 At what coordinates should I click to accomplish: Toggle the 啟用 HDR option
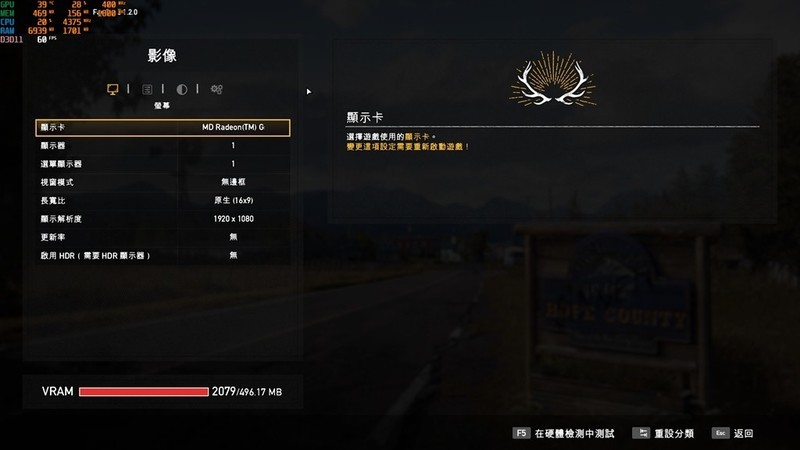162,255
